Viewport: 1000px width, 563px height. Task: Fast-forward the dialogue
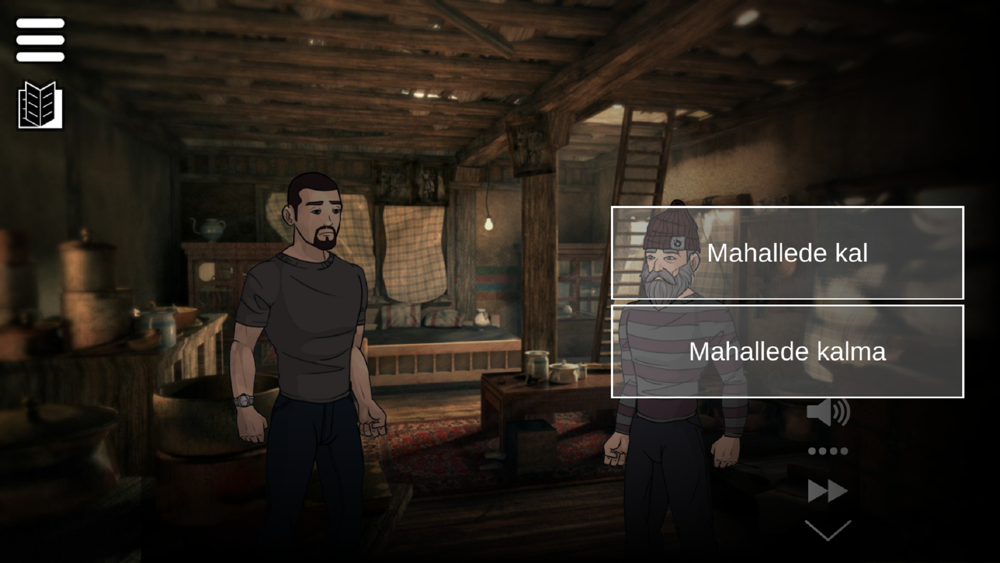coord(827,490)
